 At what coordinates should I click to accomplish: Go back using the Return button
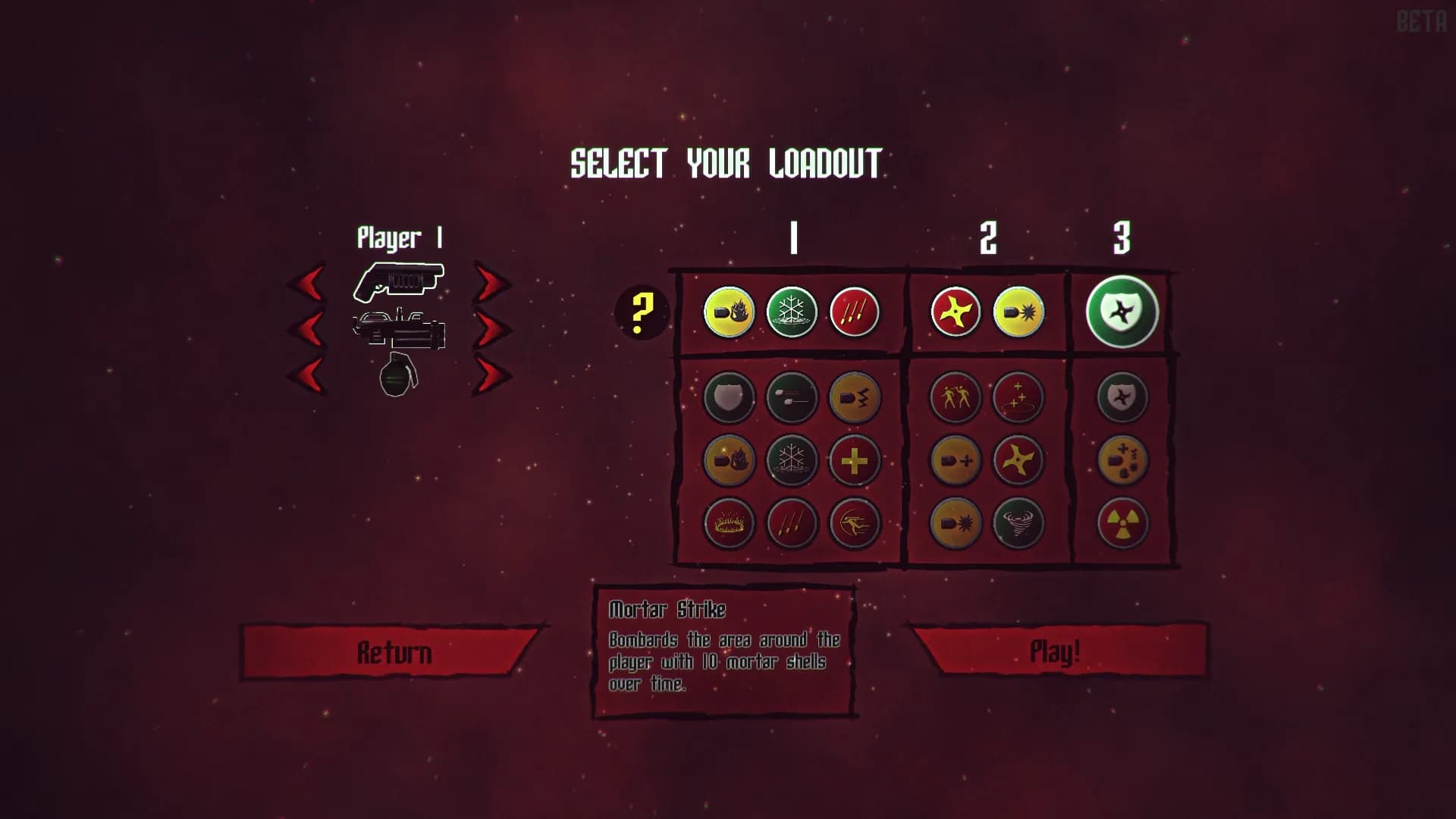394,652
